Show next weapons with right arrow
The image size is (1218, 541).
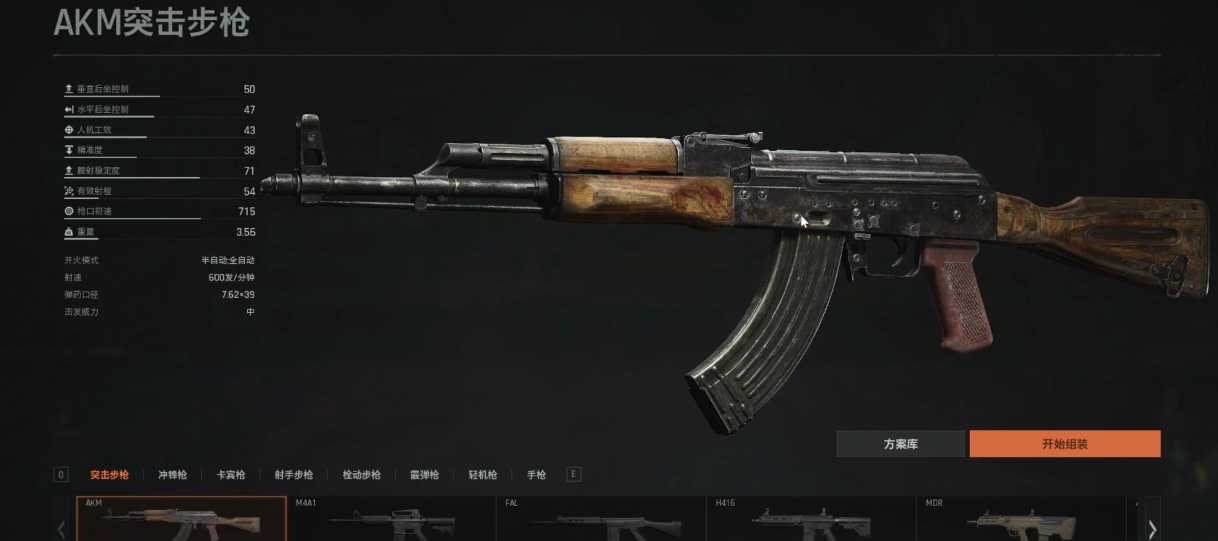[x=1152, y=527]
